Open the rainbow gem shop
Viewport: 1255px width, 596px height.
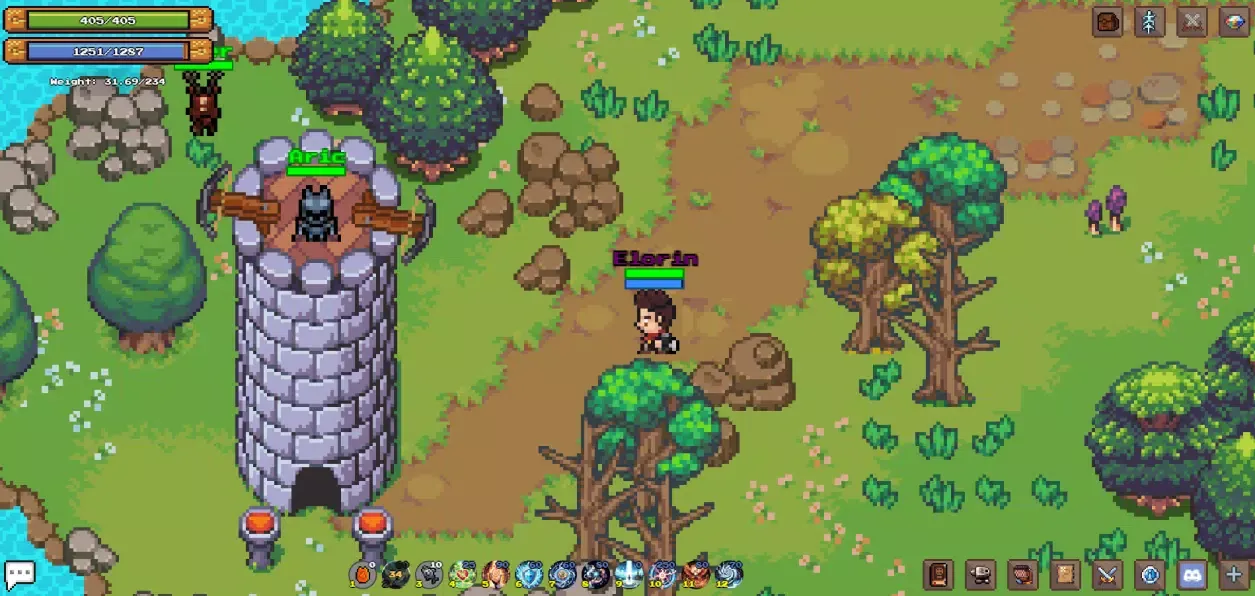1234,22
